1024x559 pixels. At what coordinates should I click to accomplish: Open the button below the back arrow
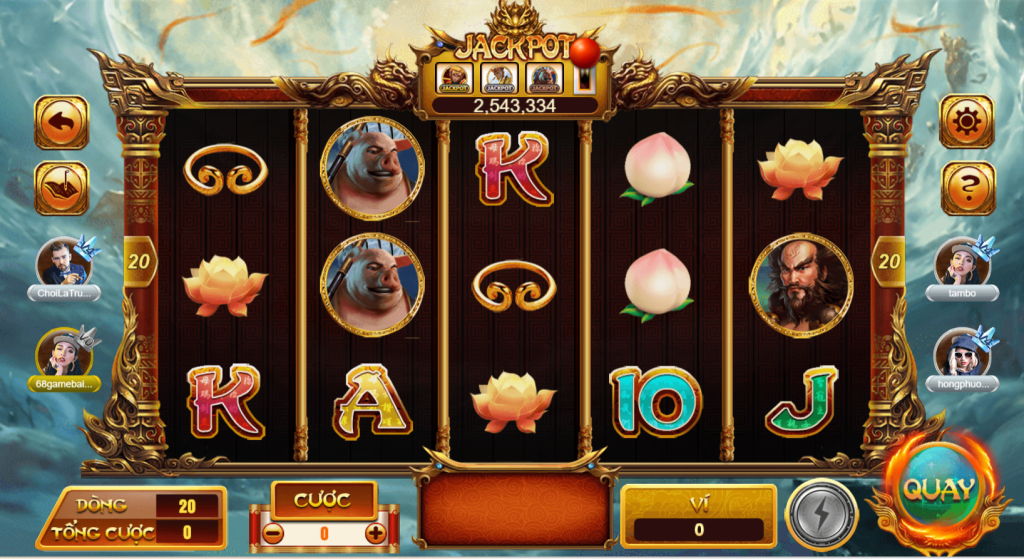click(x=61, y=187)
